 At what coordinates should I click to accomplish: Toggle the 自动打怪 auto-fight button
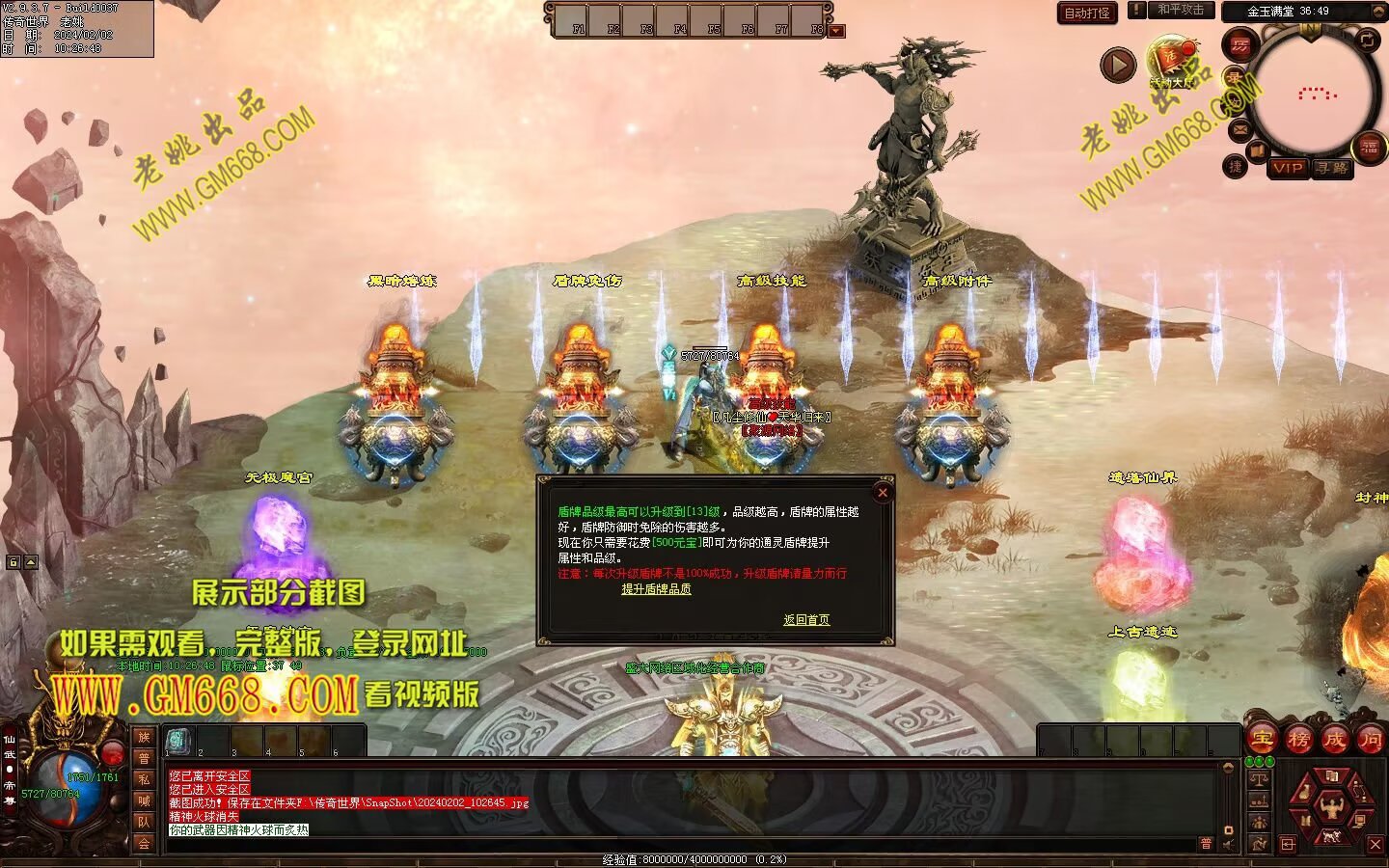coord(1087,13)
